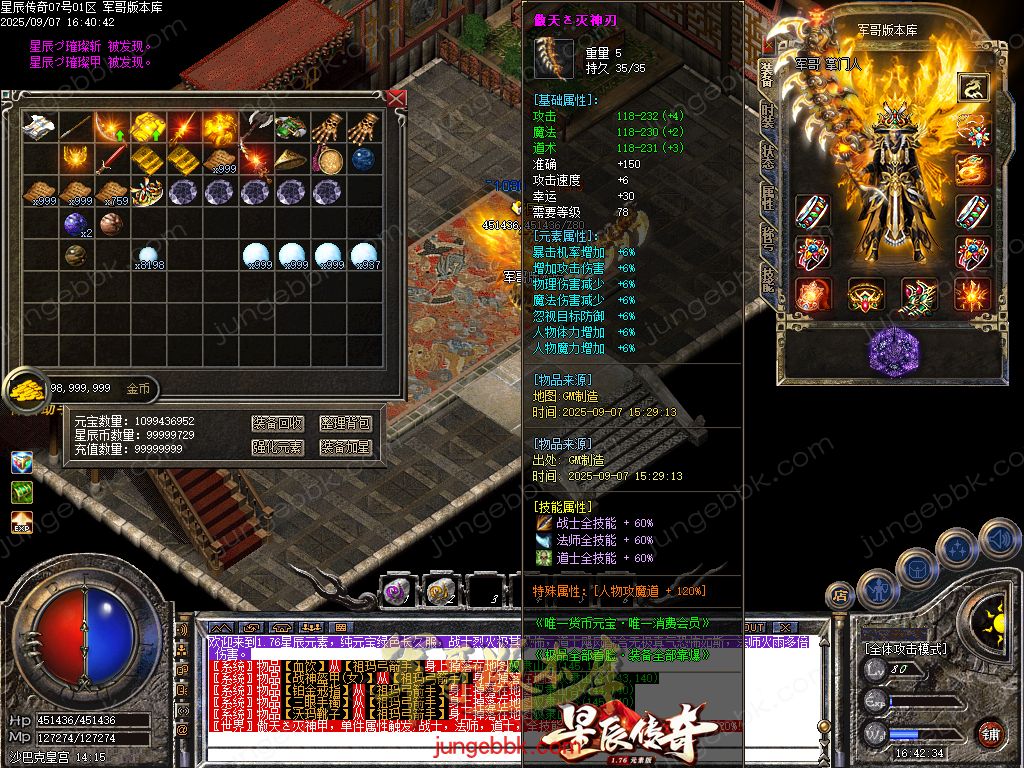
Task: Switch to the 称号 title tab
Action: click(x=767, y=236)
